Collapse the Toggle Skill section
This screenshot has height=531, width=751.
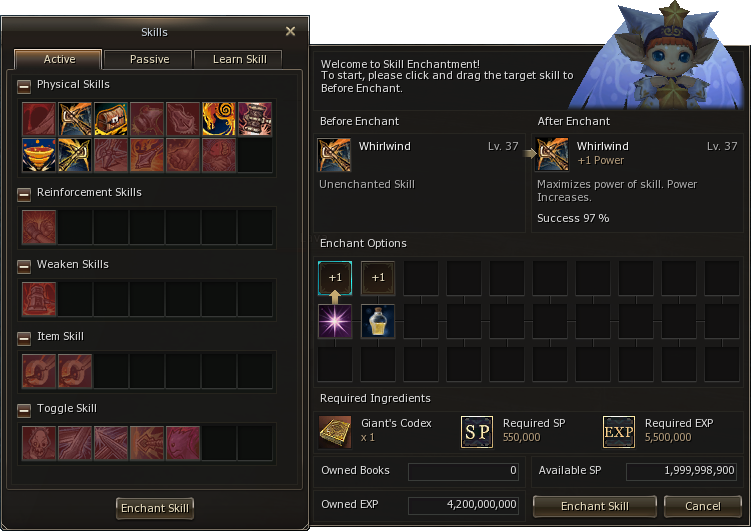(24, 409)
